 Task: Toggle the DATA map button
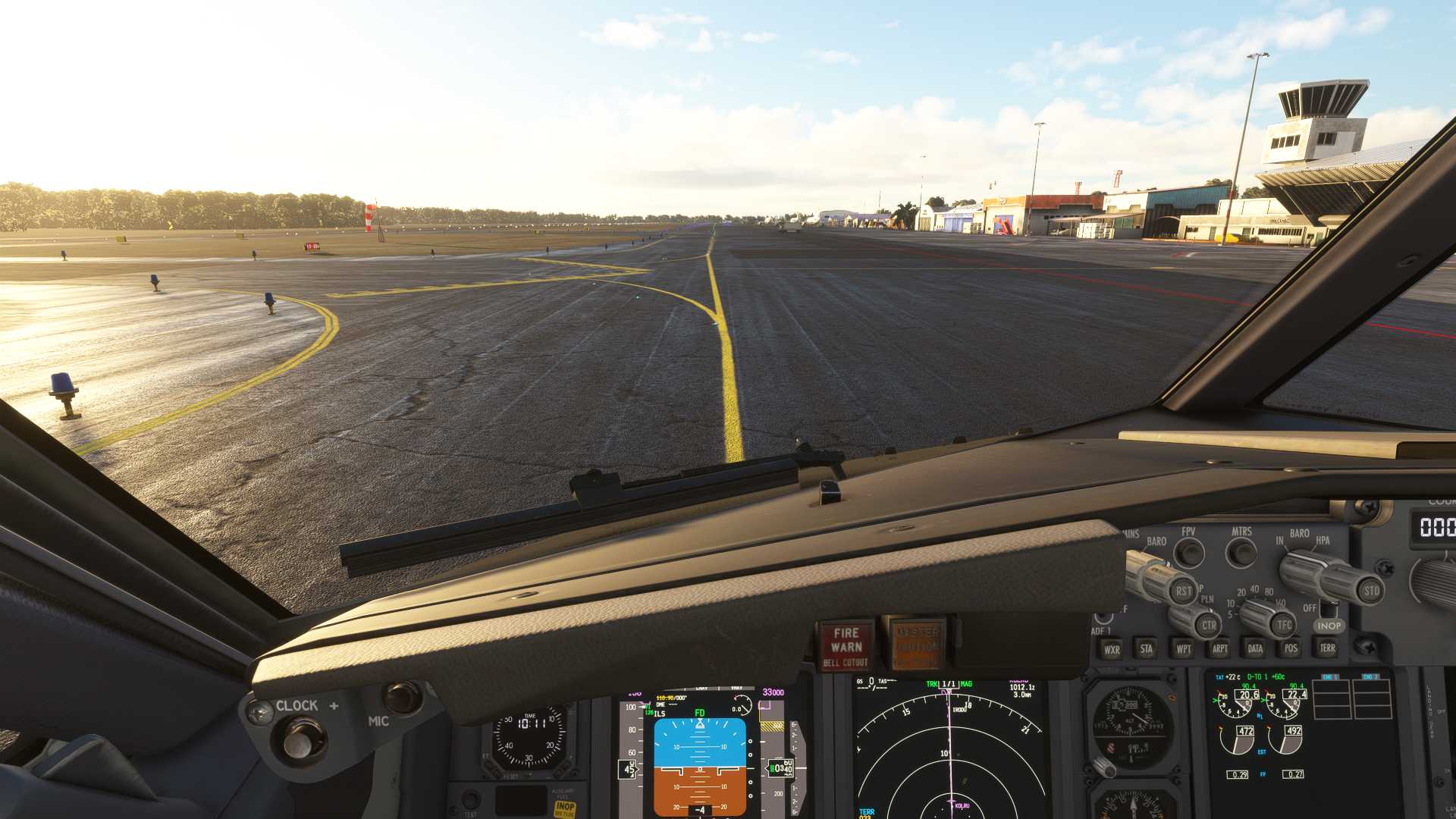coord(1255,648)
